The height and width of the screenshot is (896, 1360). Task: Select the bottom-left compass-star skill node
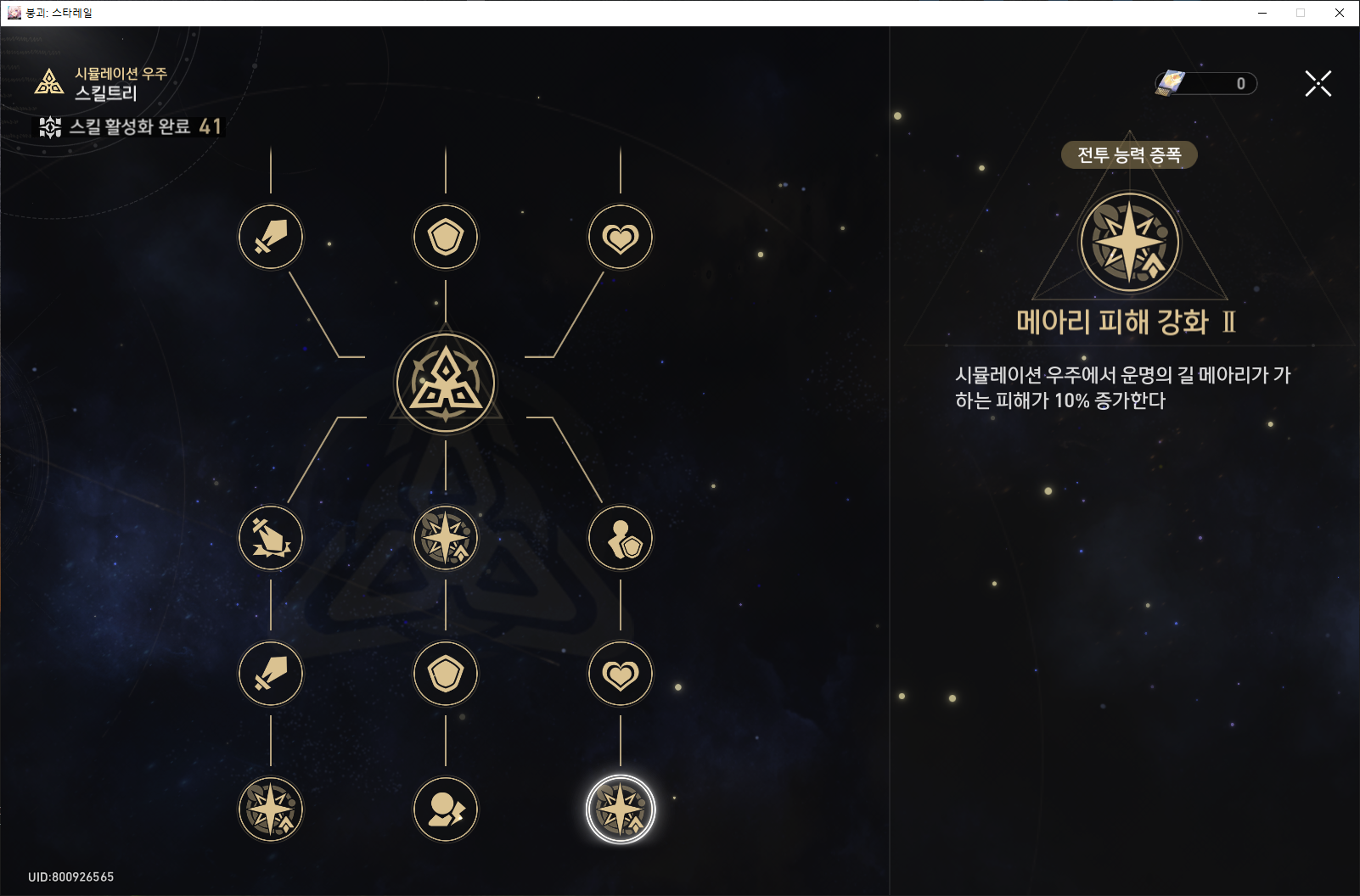pyautogui.click(x=270, y=809)
